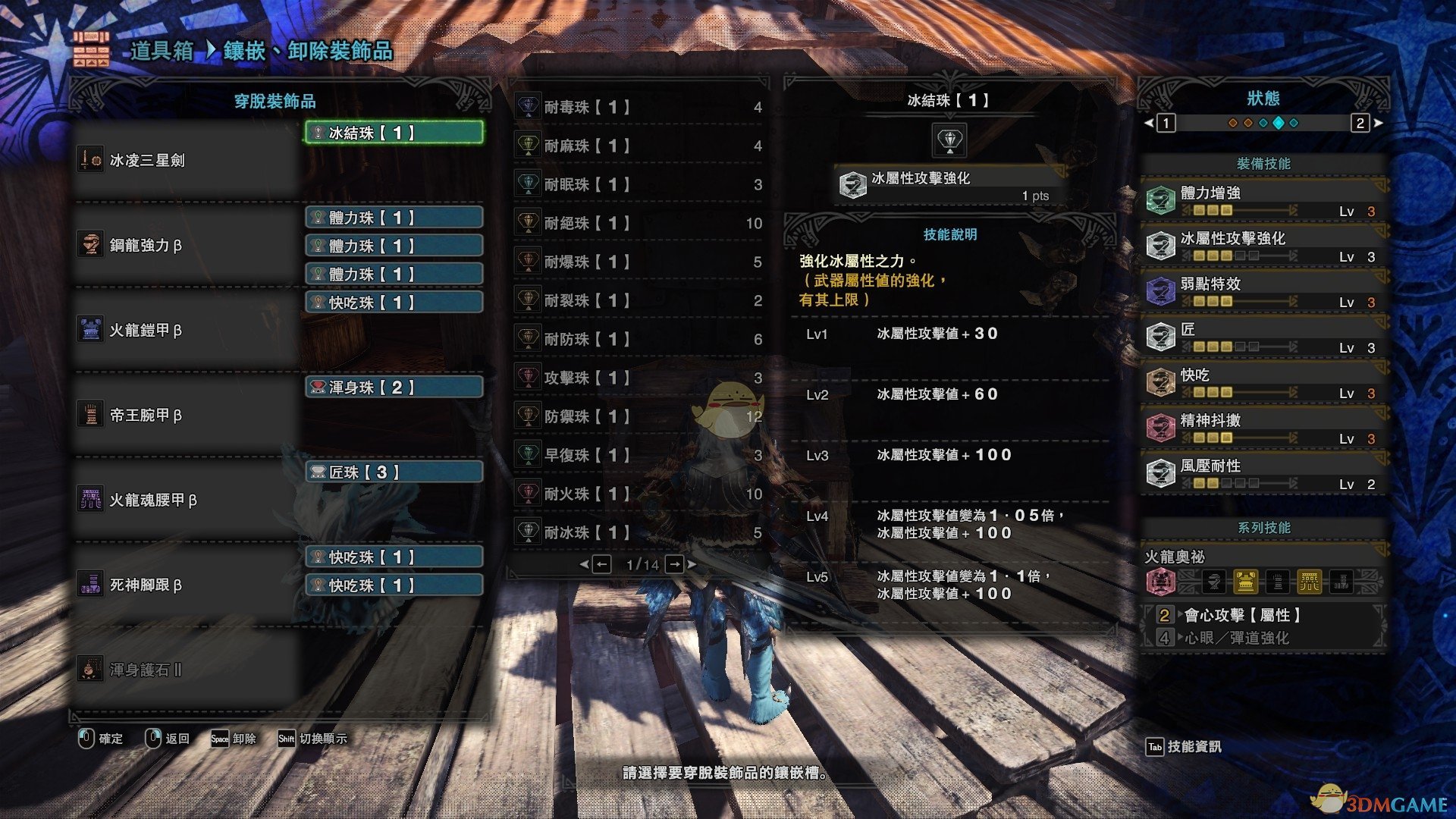1456x819 pixels.
Task: Select the 冰屬性攻擊強化 skill in equipment skills
Action: 1263,246
